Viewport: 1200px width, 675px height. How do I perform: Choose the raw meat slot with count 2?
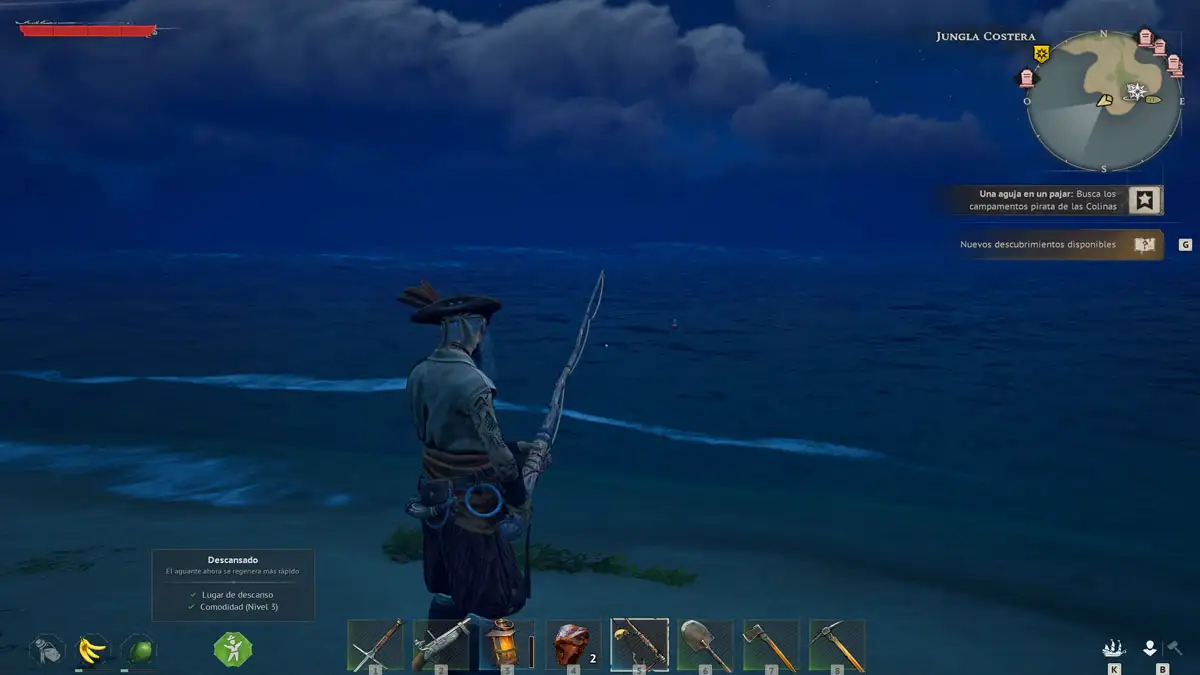tap(573, 644)
